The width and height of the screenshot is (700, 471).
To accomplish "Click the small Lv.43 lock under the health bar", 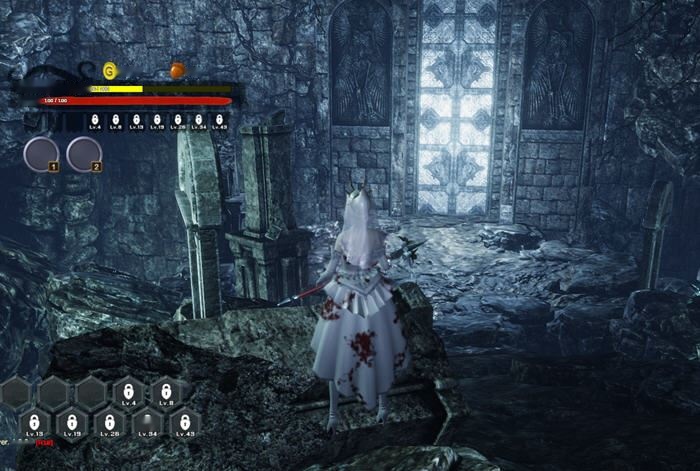I will [220, 121].
